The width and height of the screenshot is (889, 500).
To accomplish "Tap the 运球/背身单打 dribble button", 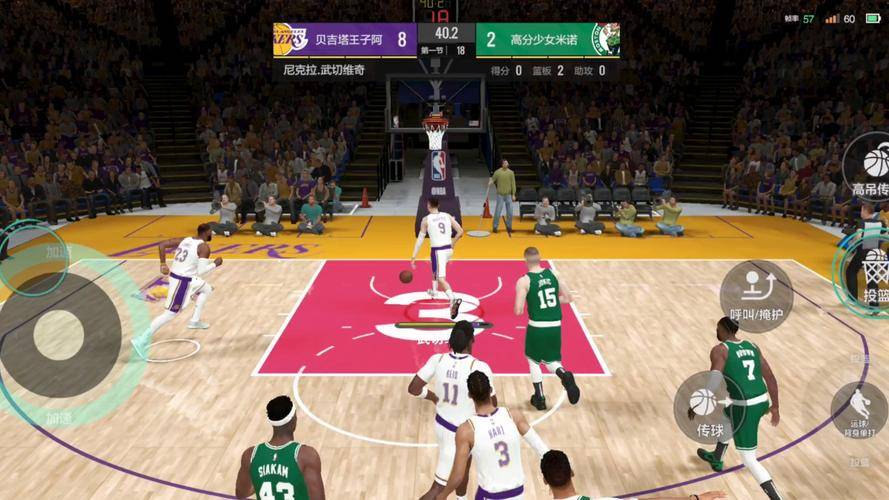I will pyautogui.click(x=859, y=410).
